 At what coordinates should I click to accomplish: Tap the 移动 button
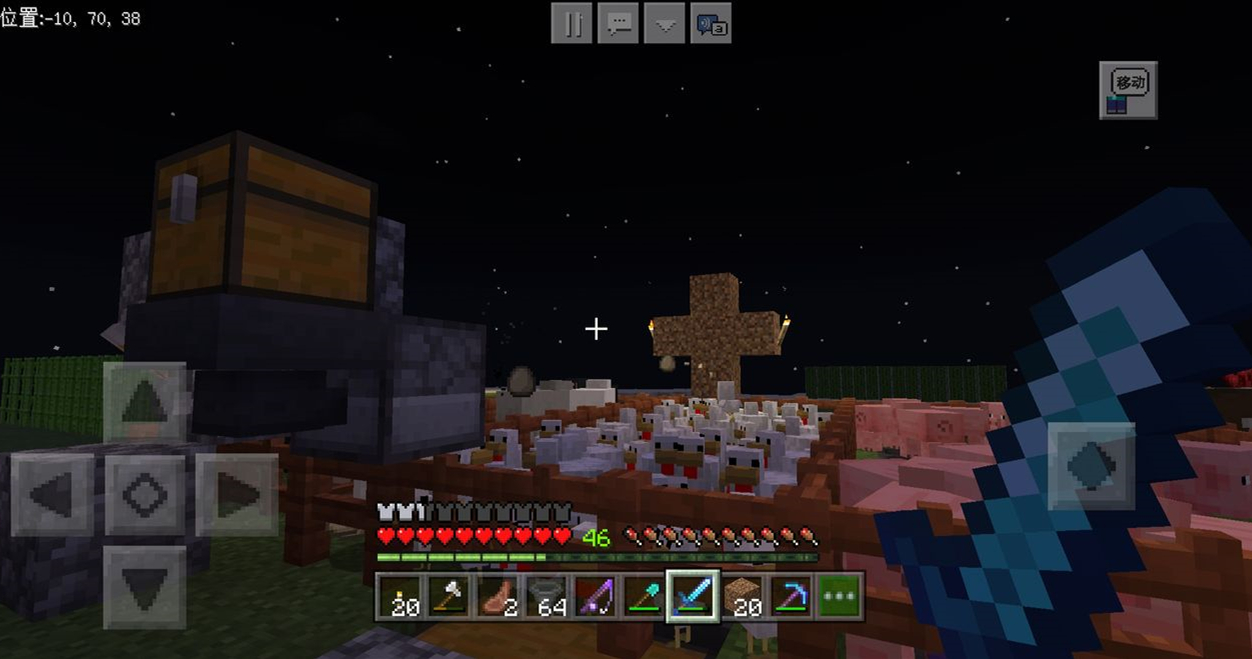point(1128,90)
